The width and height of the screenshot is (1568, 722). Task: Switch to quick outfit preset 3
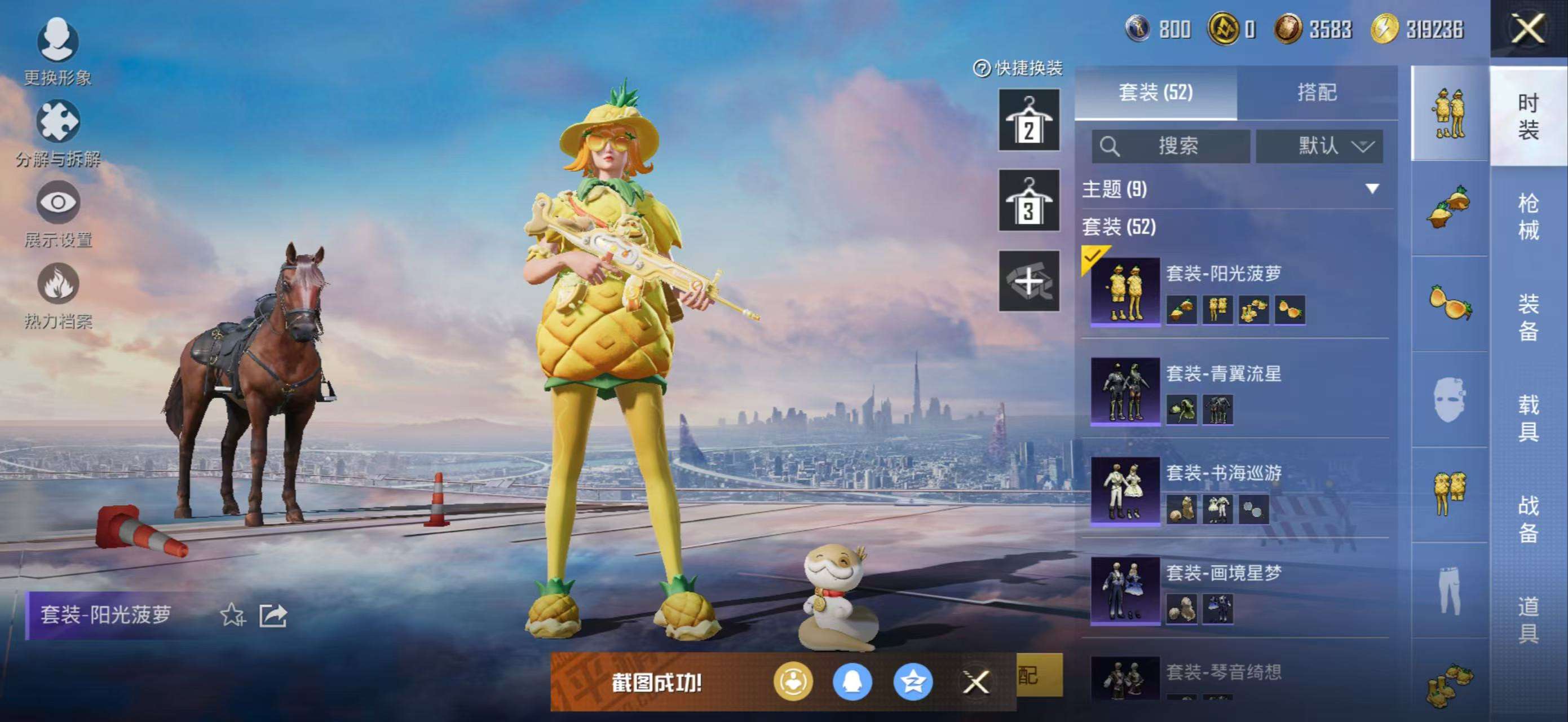pyautogui.click(x=1028, y=200)
